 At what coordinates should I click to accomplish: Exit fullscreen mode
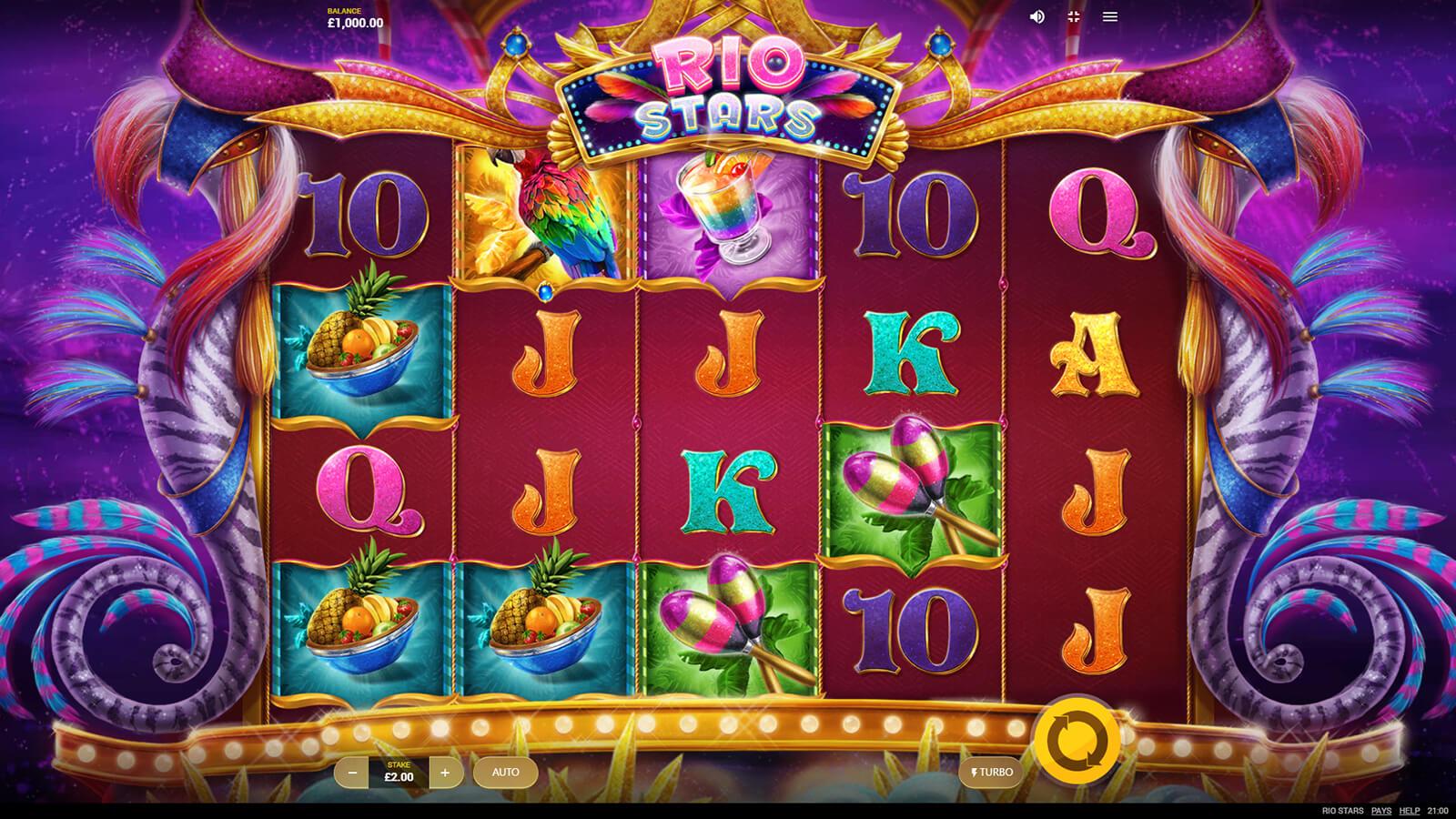pyautogui.click(x=1074, y=17)
